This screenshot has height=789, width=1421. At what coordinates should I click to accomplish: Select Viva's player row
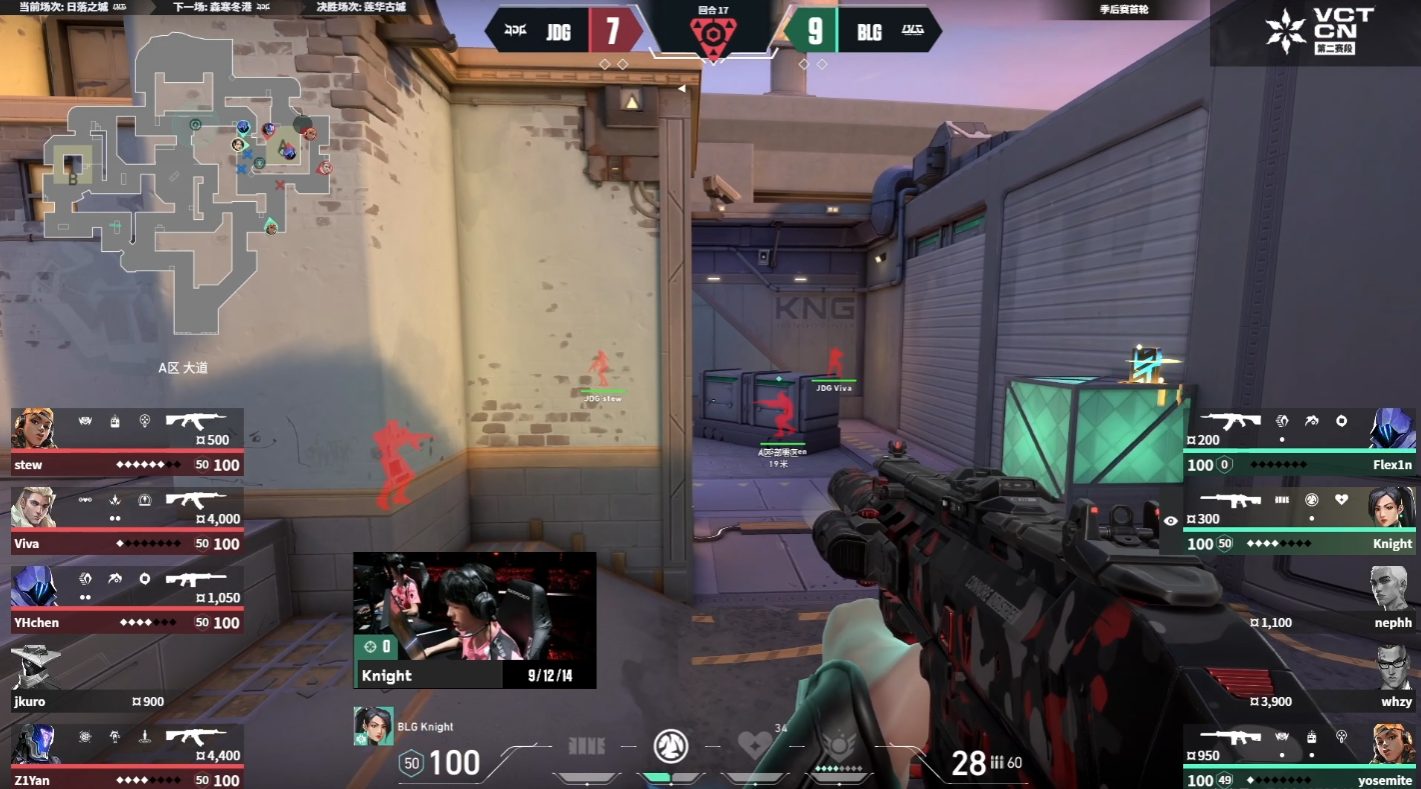click(x=127, y=520)
